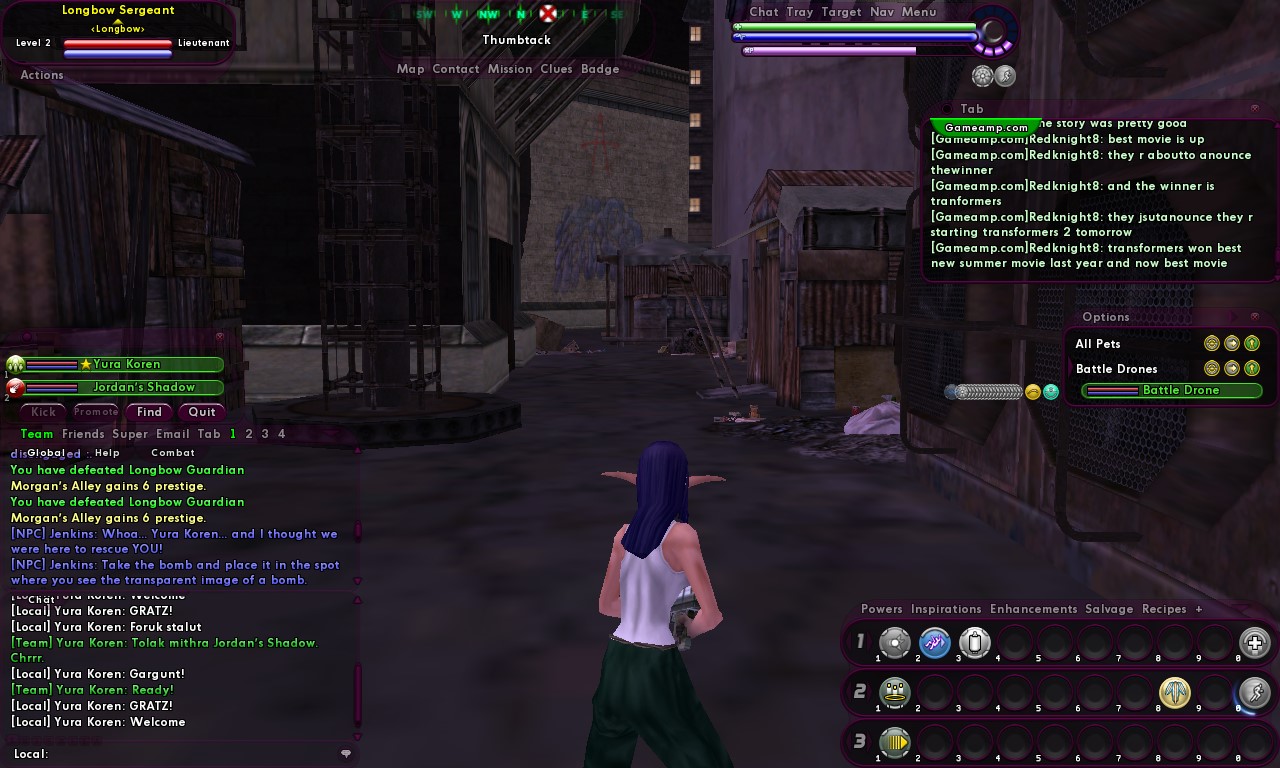Open the top Menu option

pos(919,12)
